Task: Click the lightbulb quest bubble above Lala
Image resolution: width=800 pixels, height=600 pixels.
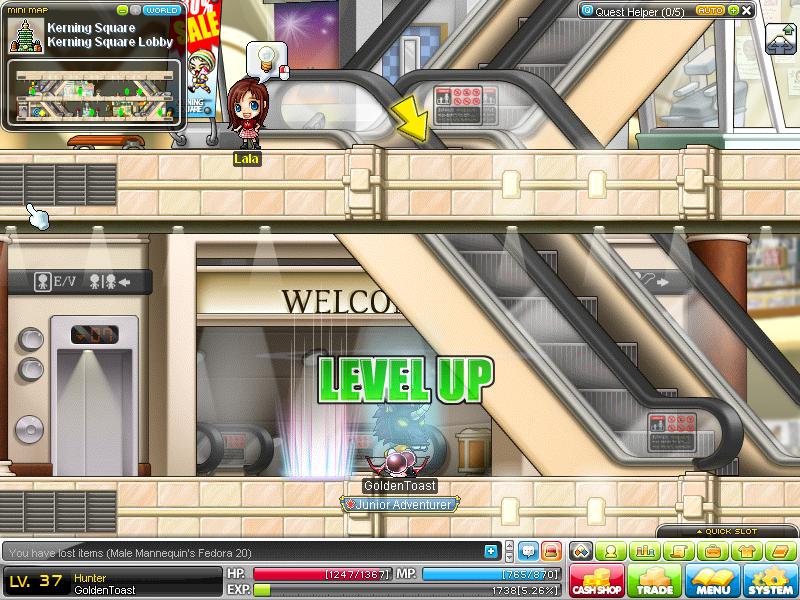Action: [266, 58]
